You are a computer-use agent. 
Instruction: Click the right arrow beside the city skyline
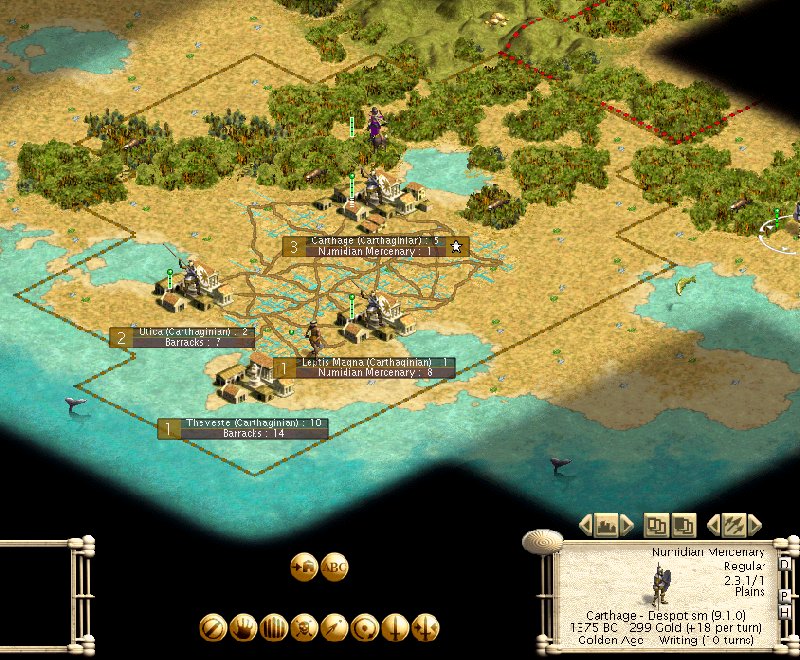pyautogui.click(x=627, y=524)
